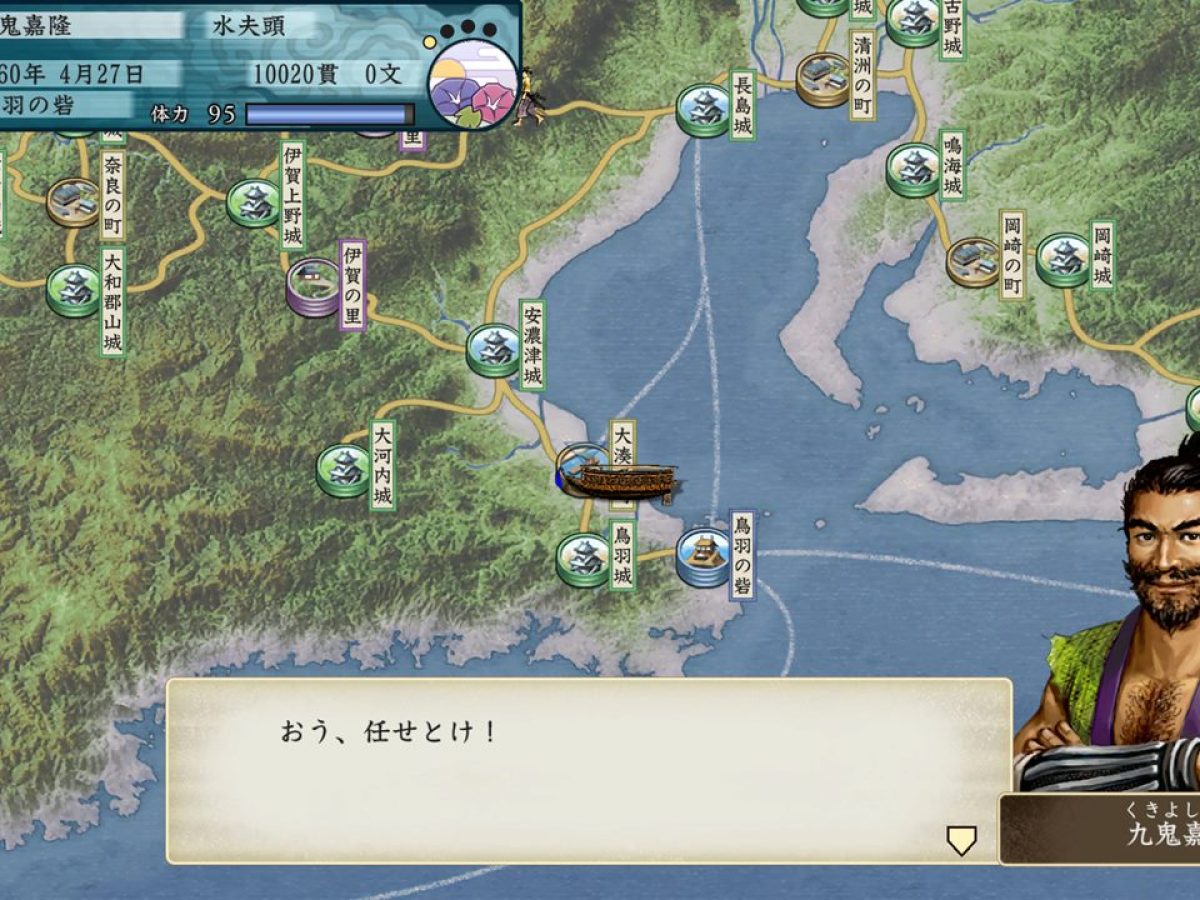Image resolution: width=1200 pixels, height=900 pixels.
Task: Select the 鳥羽の砦 fort marker
Action: pos(703,557)
